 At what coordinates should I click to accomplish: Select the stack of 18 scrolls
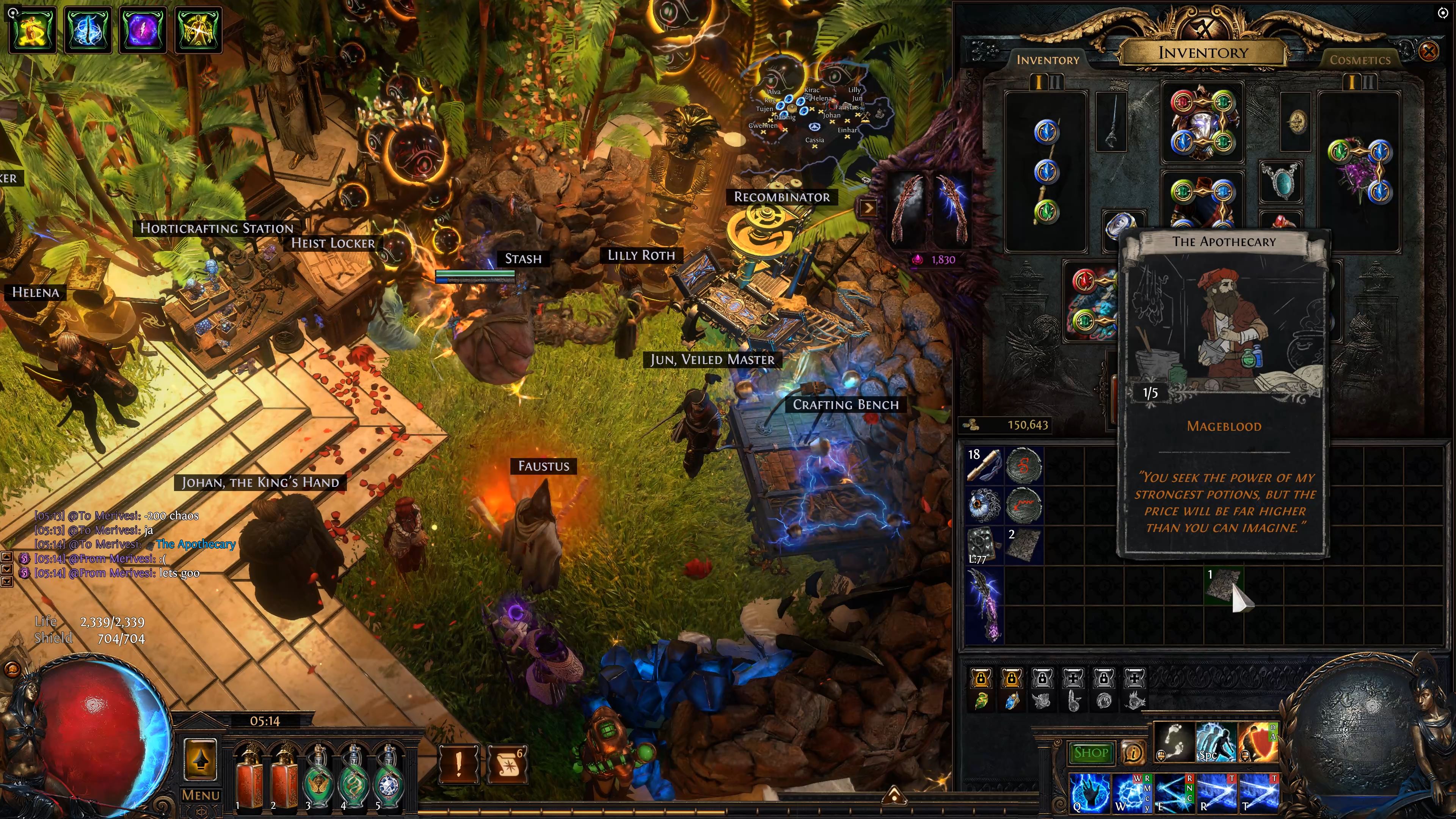pos(984,465)
